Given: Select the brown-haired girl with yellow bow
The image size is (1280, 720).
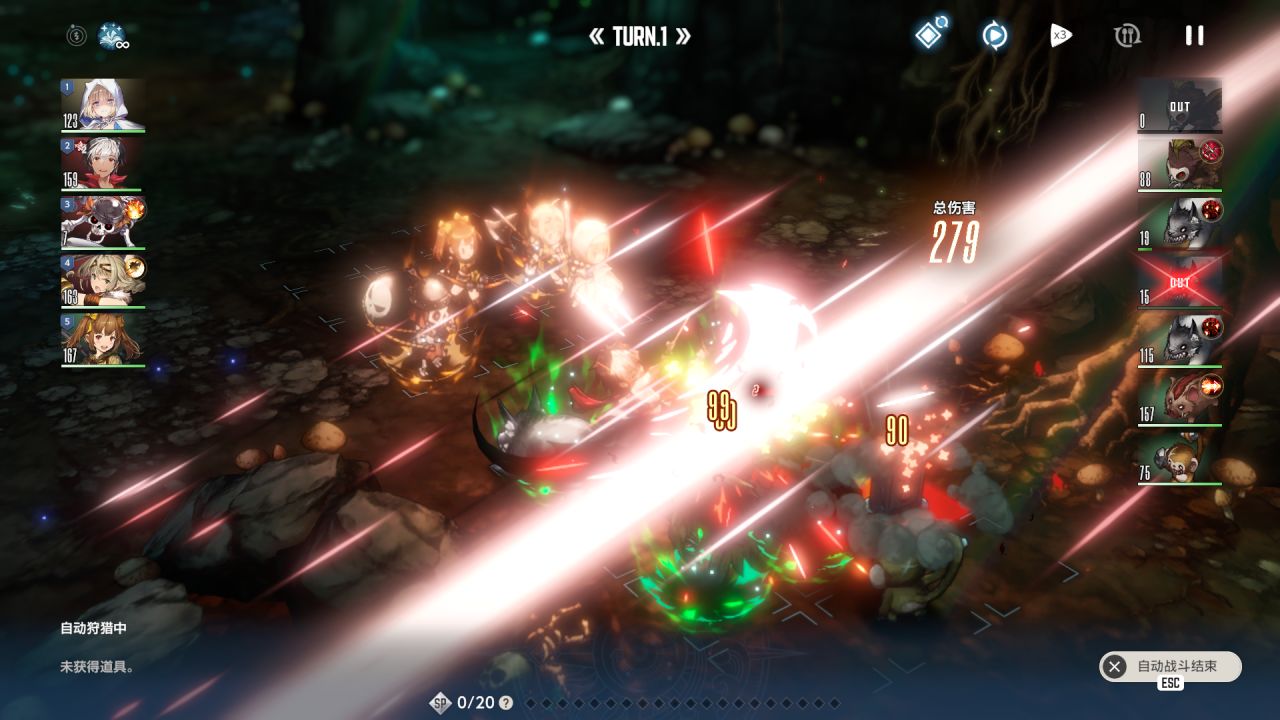Looking at the screenshot, I should click(x=103, y=339).
